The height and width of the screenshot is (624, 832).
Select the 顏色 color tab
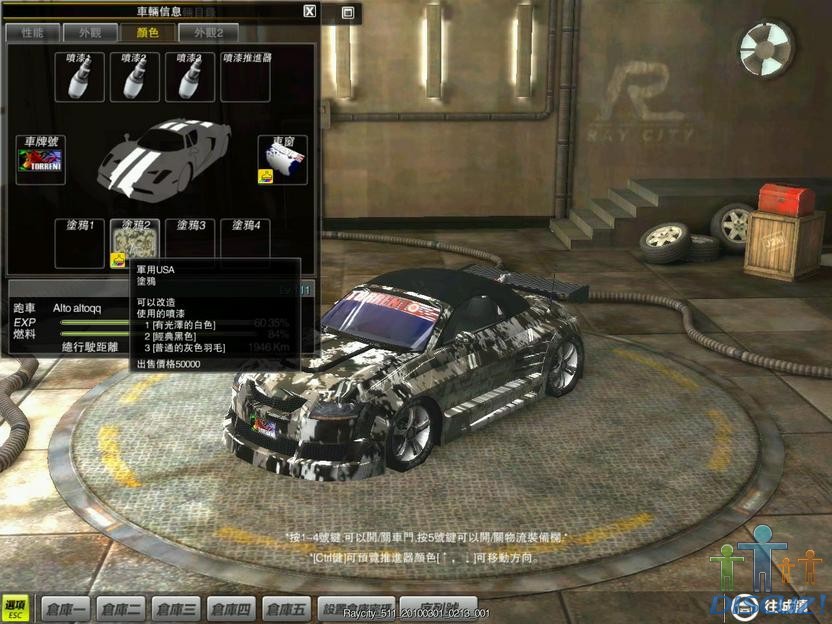click(x=148, y=32)
